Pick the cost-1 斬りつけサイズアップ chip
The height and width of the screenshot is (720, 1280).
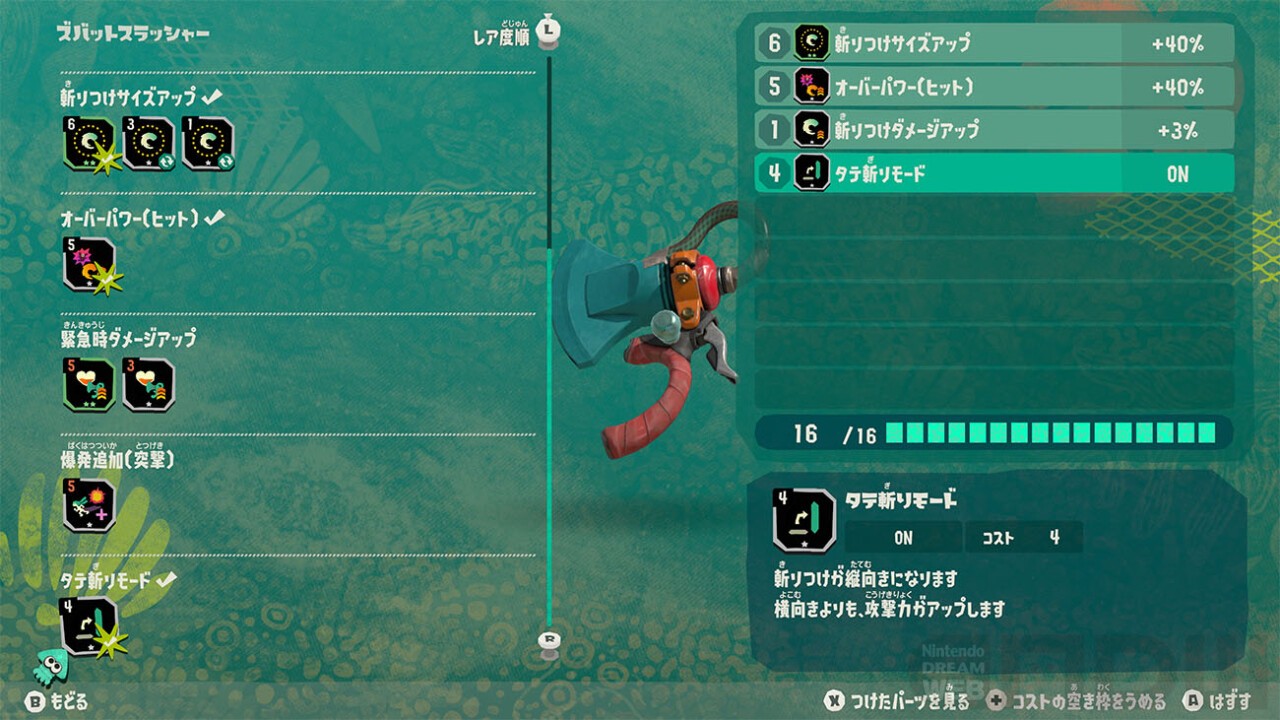tap(208, 144)
